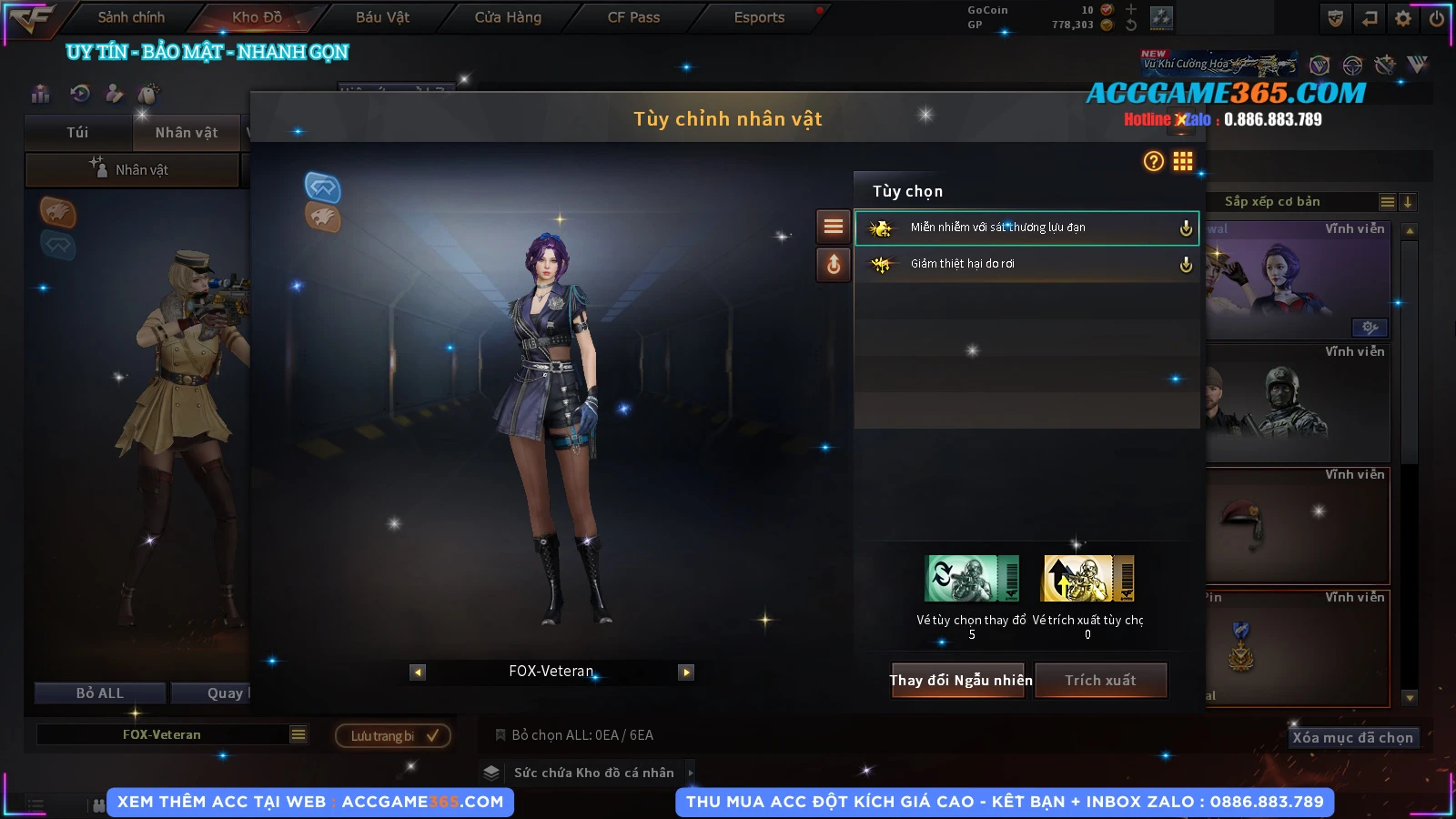
Task: Click Xóa mục đã chọn button
Action: pyautogui.click(x=1352, y=737)
